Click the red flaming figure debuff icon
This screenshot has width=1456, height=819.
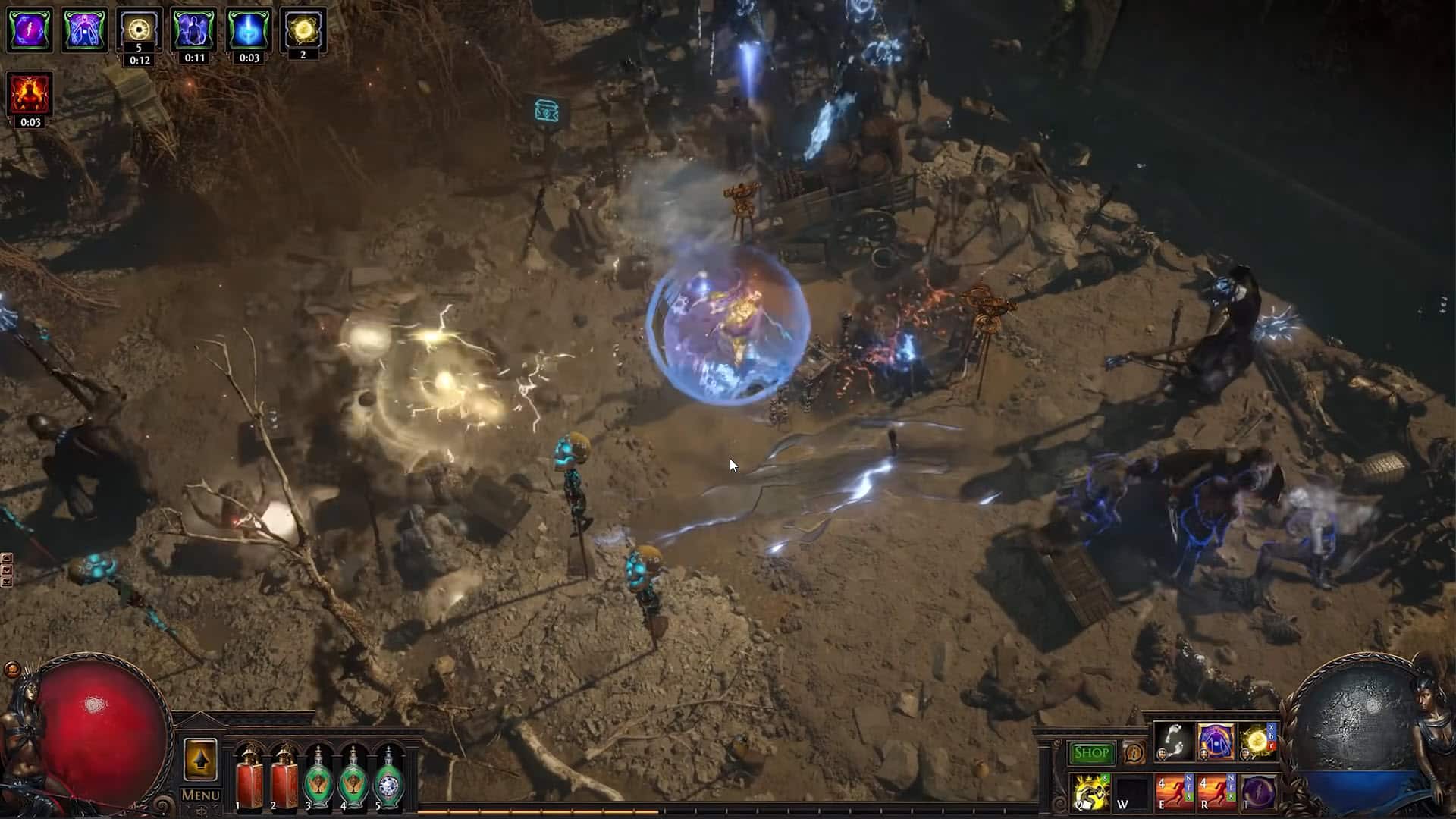tap(30, 94)
